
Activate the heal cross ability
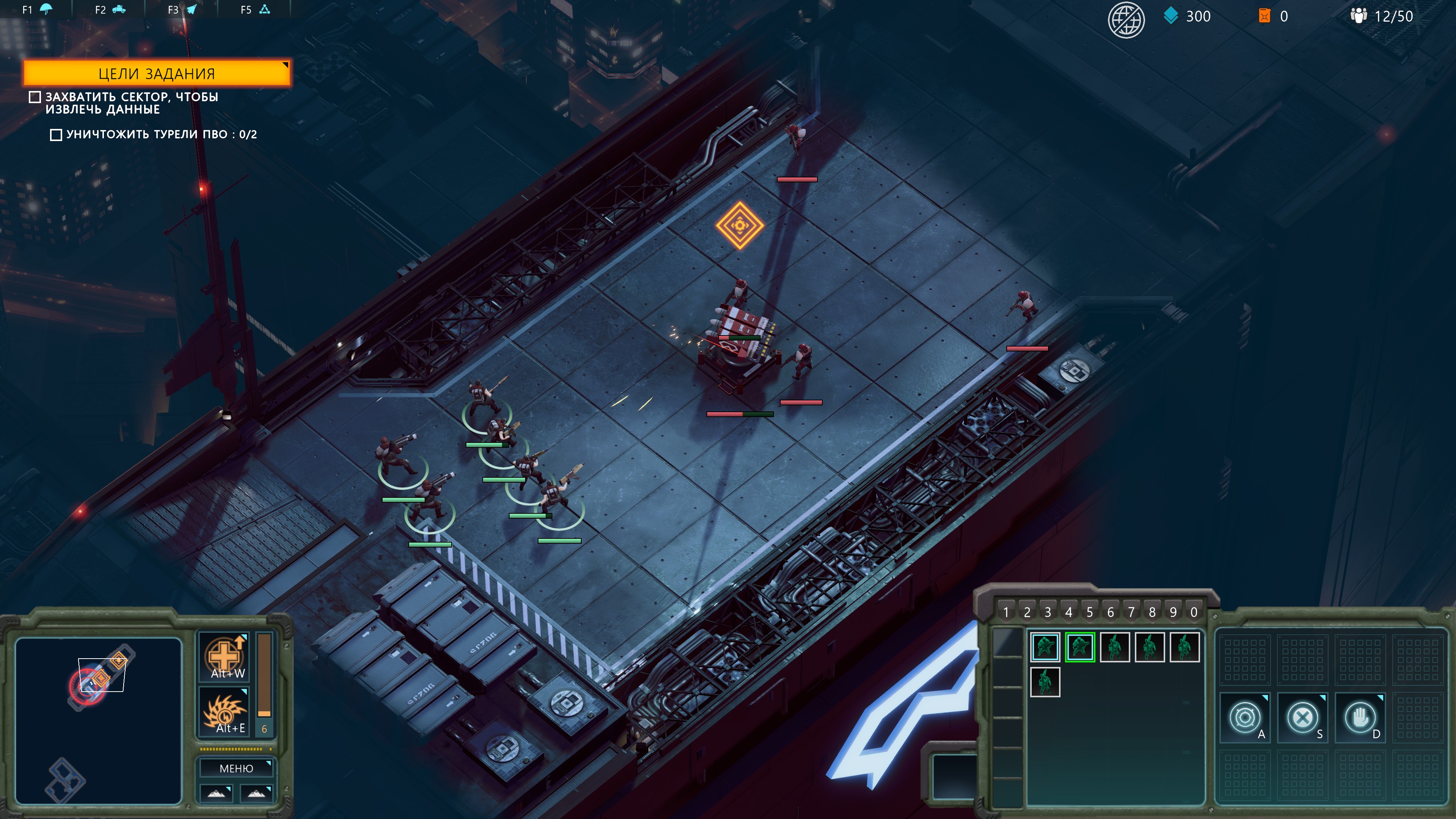(x=225, y=656)
